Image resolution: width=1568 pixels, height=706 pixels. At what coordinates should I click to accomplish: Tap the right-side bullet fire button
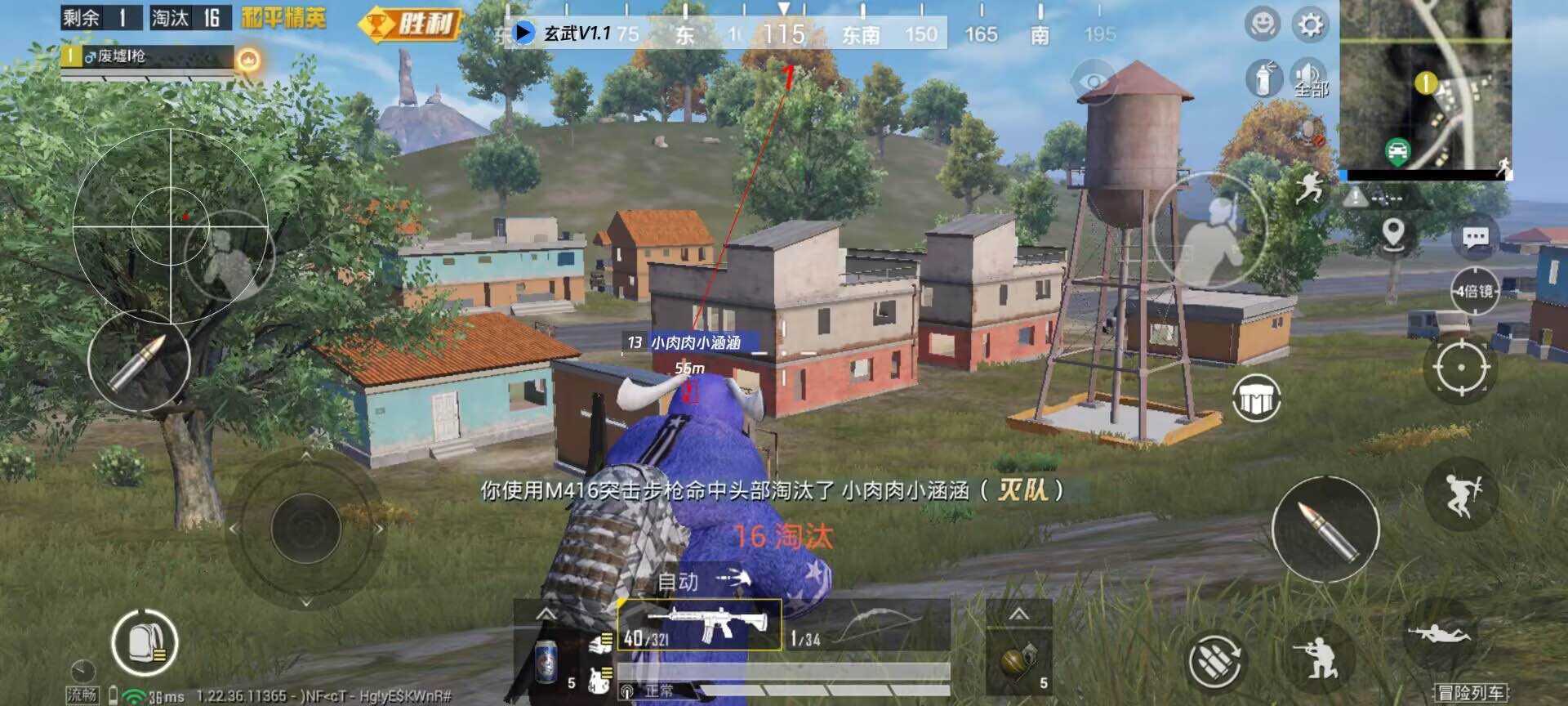1325,529
